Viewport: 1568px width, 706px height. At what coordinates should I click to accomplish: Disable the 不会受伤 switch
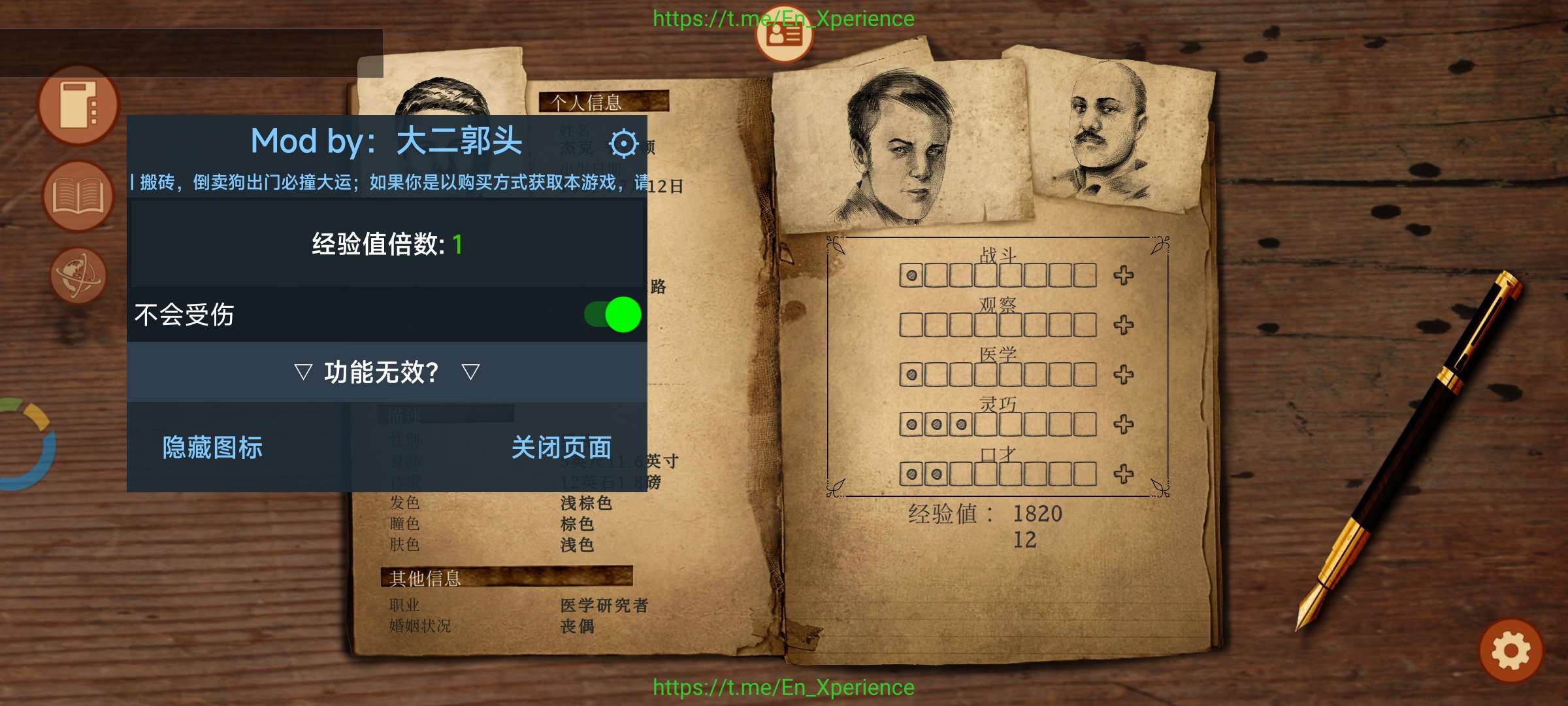pyautogui.click(x=611, y=314)
